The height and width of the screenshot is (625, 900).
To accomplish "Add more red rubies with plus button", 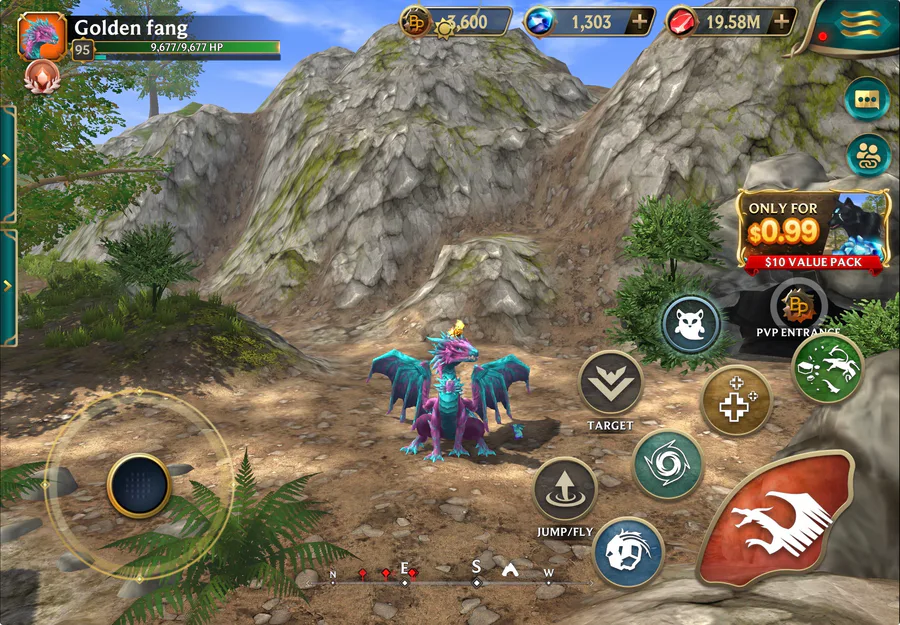I will [x=782, y=22].
